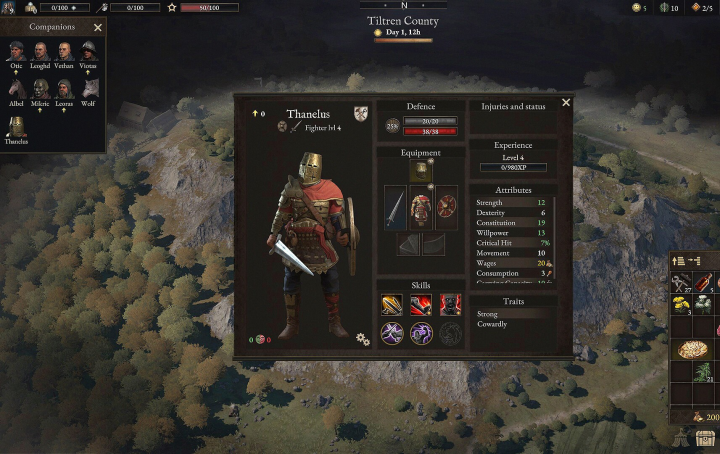Select companion Otic's portrait
The width and height of the screenshot is (720, 454).
pos(16,51)
